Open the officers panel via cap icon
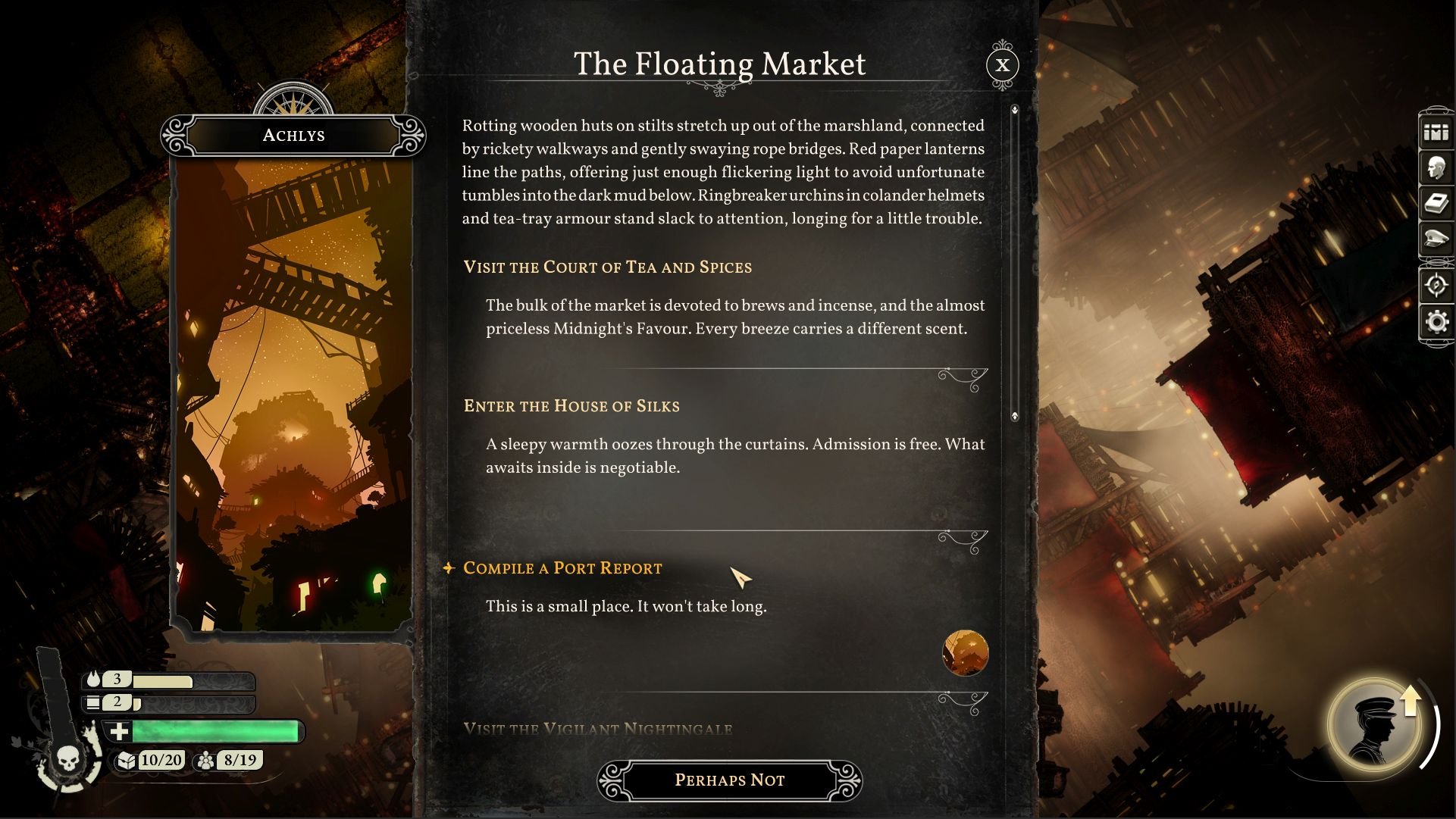Screen dimensions: 1456x819 [x=1436, y=236]
